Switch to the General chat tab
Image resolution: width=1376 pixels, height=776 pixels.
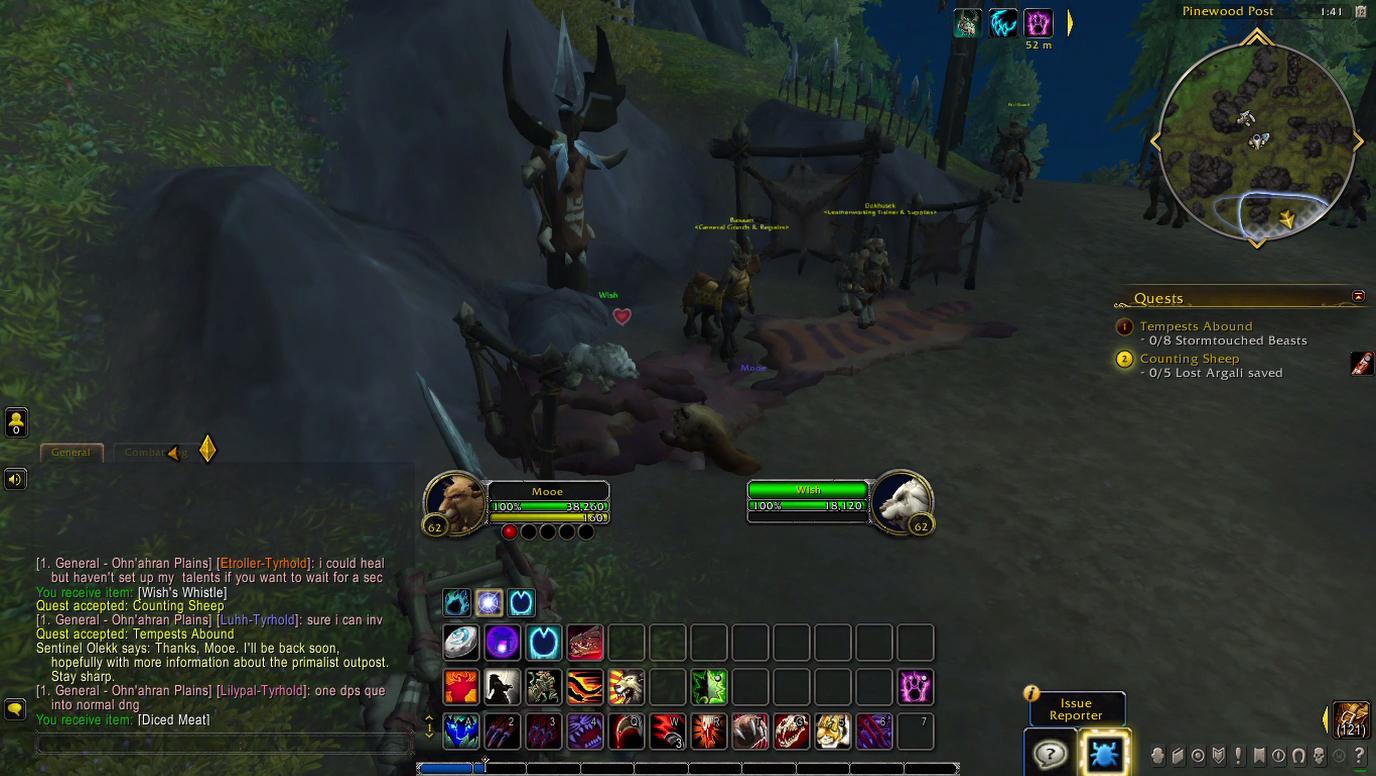coord(71,452)
